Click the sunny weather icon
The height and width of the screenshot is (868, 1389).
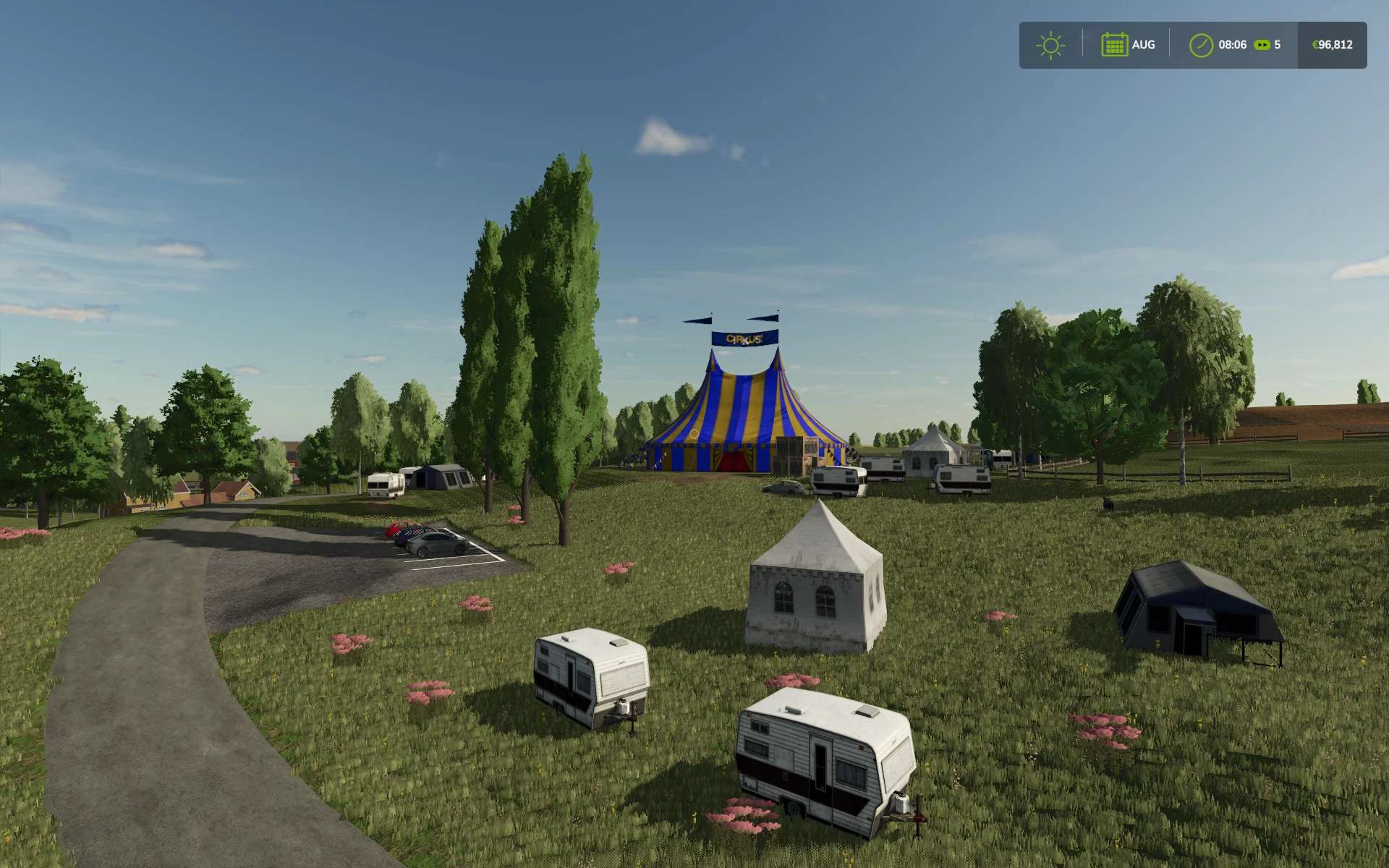point(1050,45)
